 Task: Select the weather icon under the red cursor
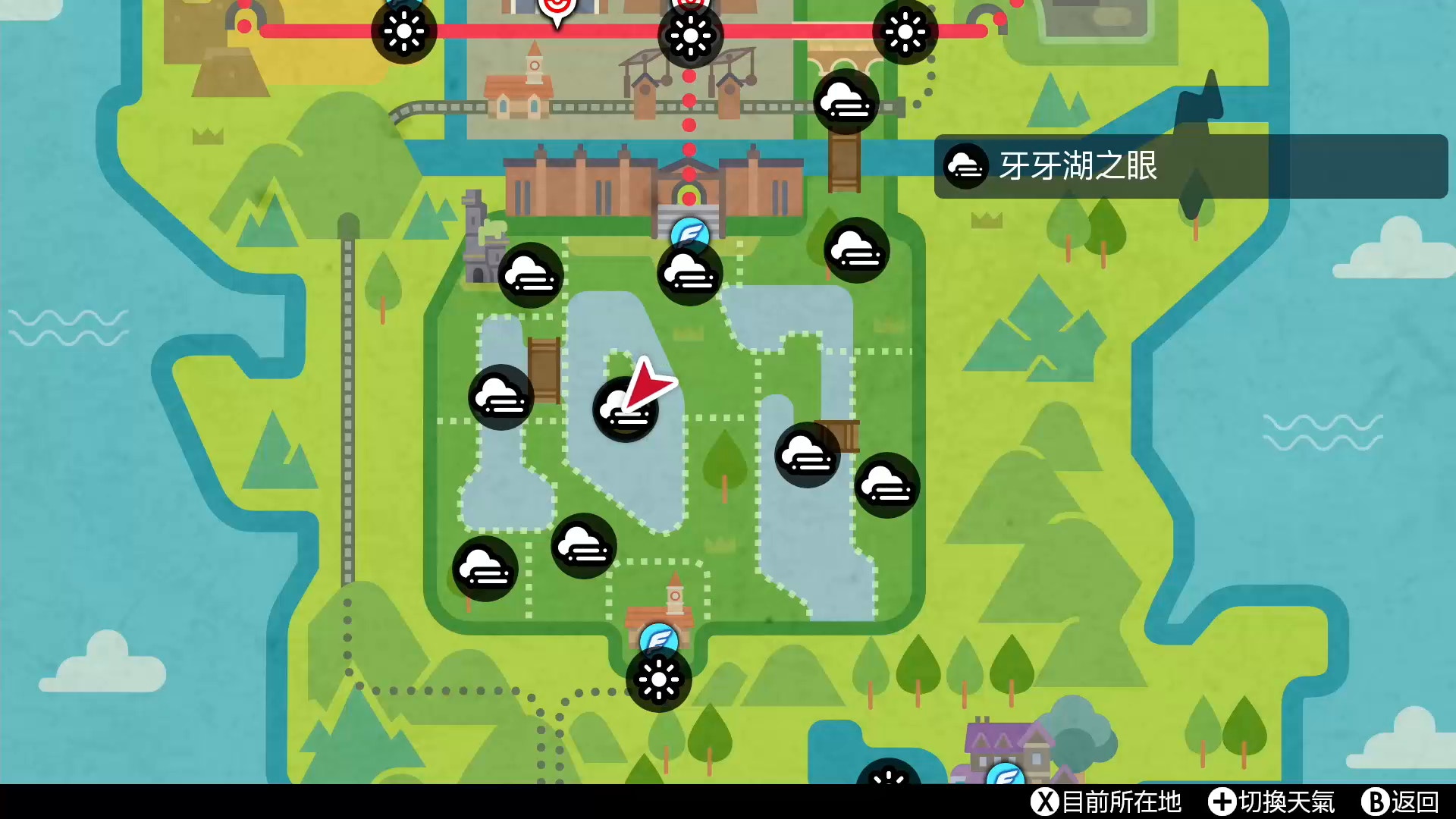click(x=624, y=410)
